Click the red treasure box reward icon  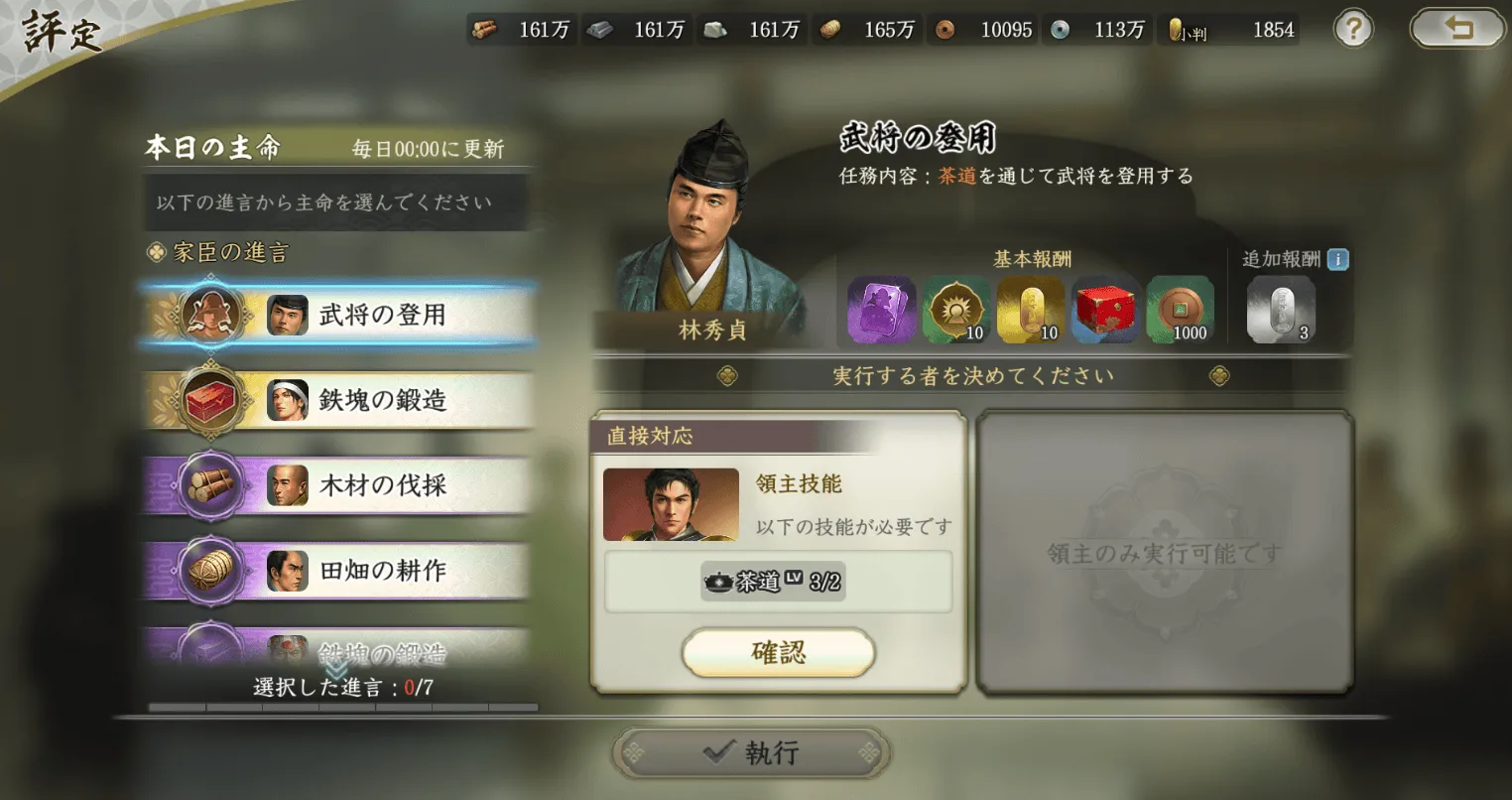pyautogui.click(x=1104, y=310)
